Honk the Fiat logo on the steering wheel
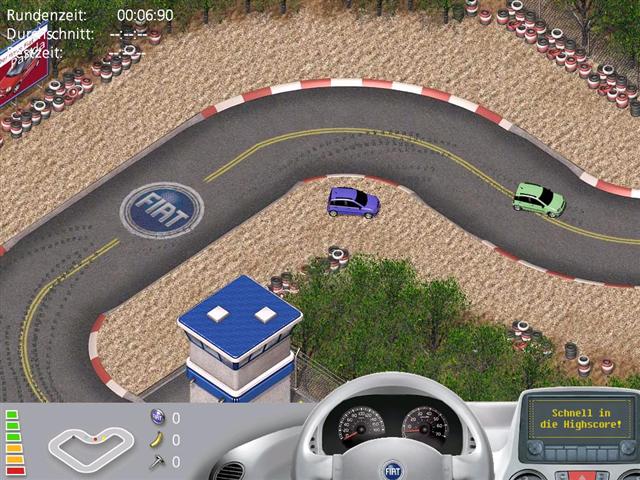640x480 pixels. [394, 468]
